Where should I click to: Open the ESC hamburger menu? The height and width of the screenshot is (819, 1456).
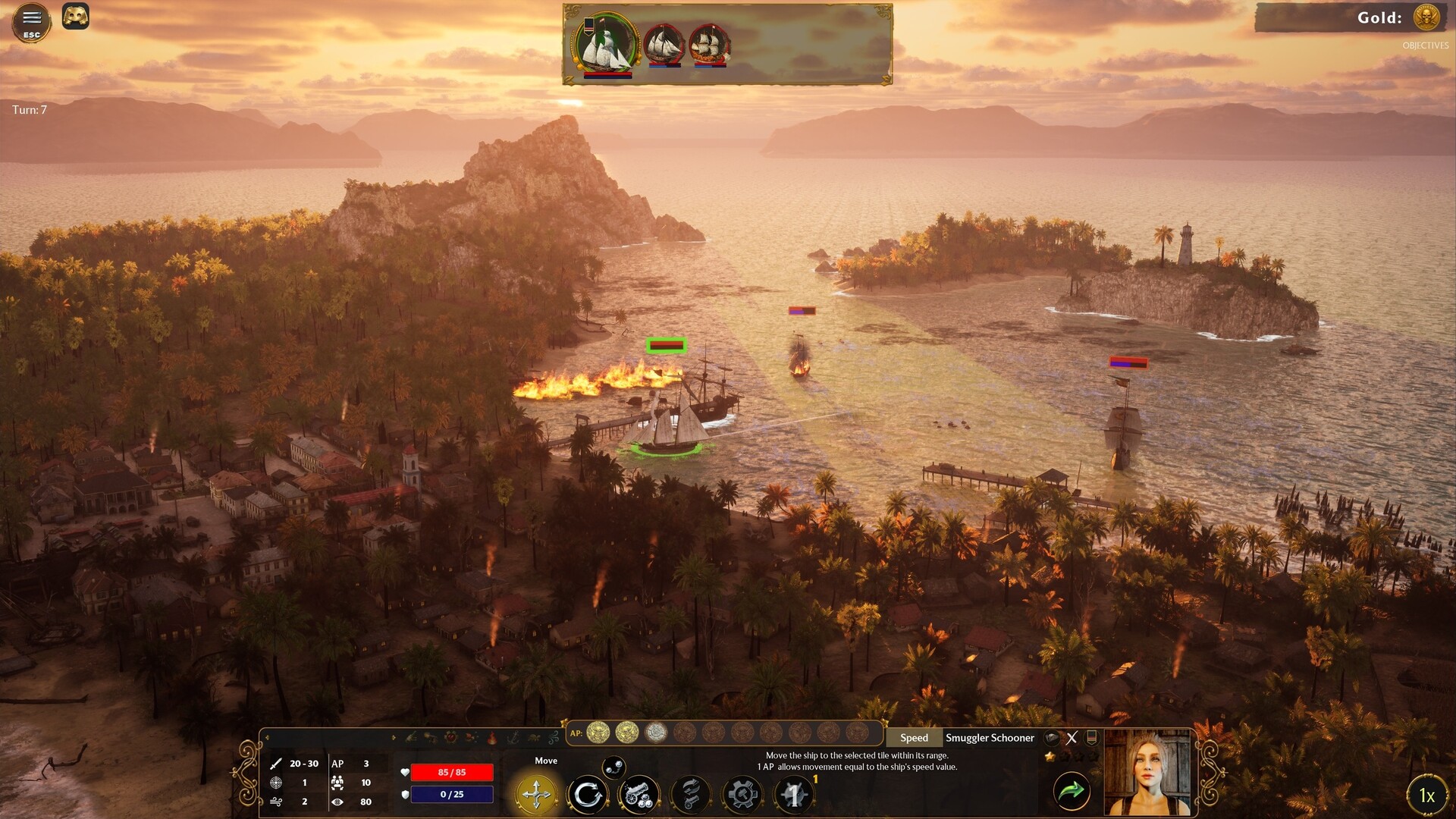pyautogui.click(x=31, y=20)
